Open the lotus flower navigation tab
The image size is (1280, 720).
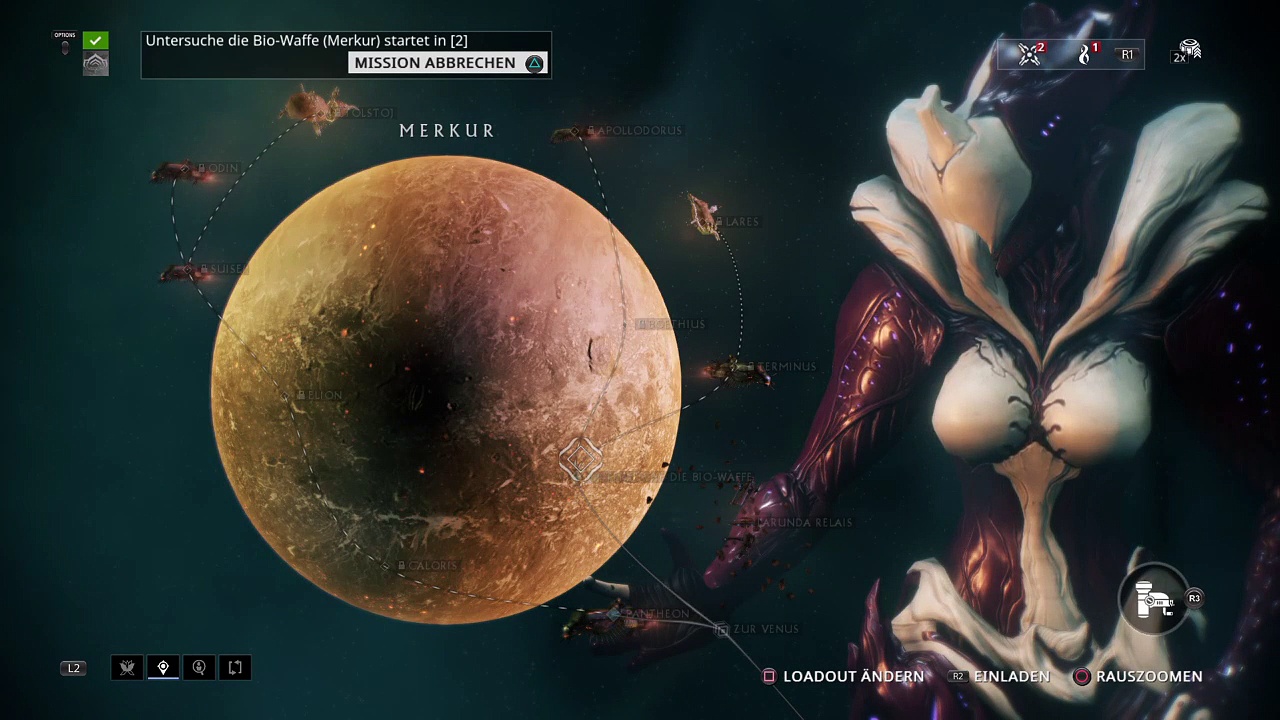click(127, 668)
